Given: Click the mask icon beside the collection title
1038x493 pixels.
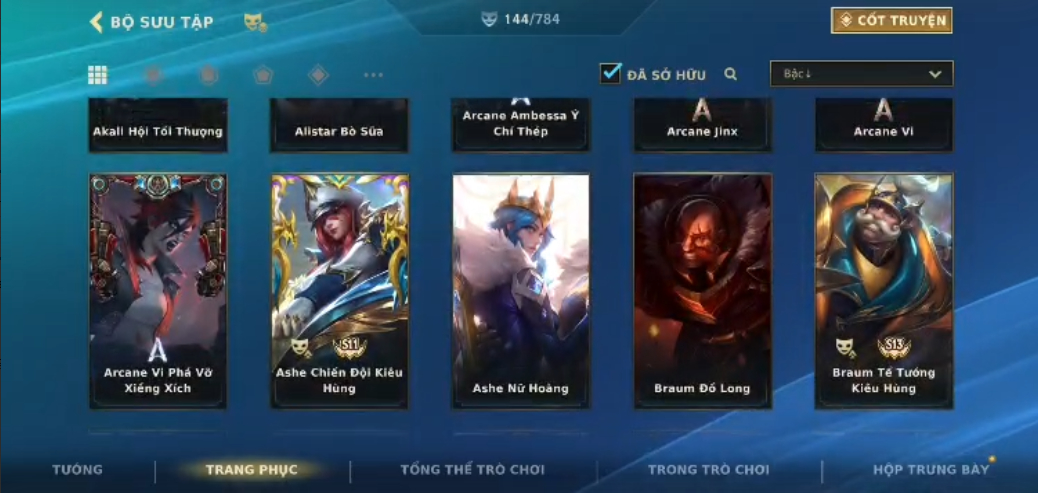Looking at the screenshot, I should click(x=254, y=22).
